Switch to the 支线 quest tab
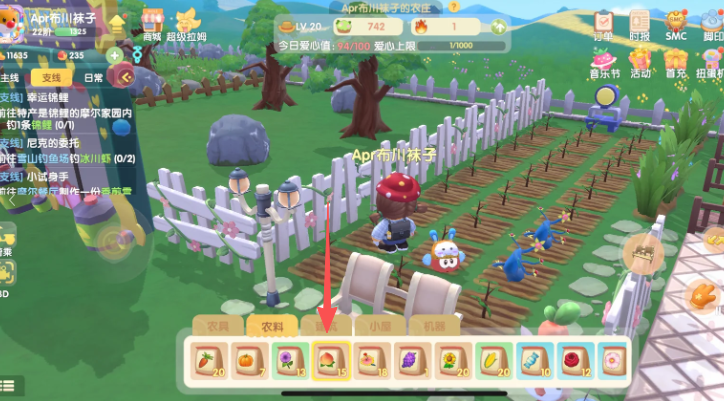 point(50,77)
